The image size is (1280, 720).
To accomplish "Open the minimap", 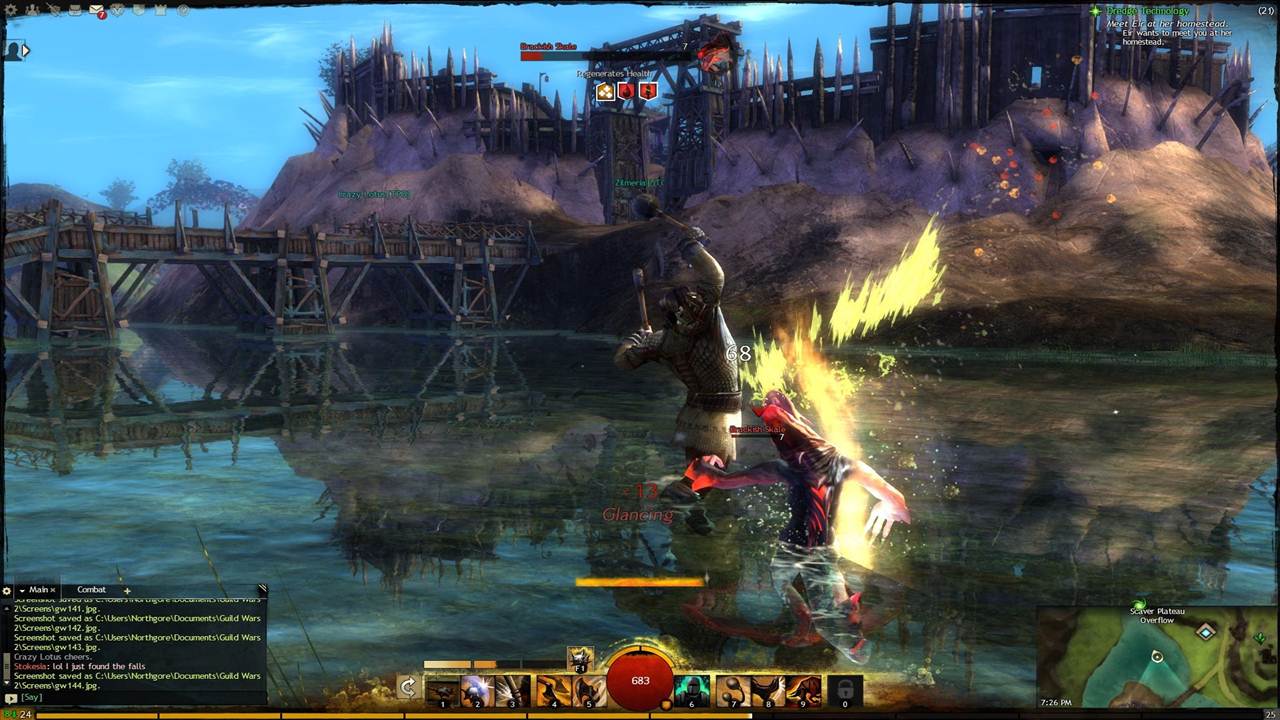I will pyautogui.click(x=1158, y=657).
